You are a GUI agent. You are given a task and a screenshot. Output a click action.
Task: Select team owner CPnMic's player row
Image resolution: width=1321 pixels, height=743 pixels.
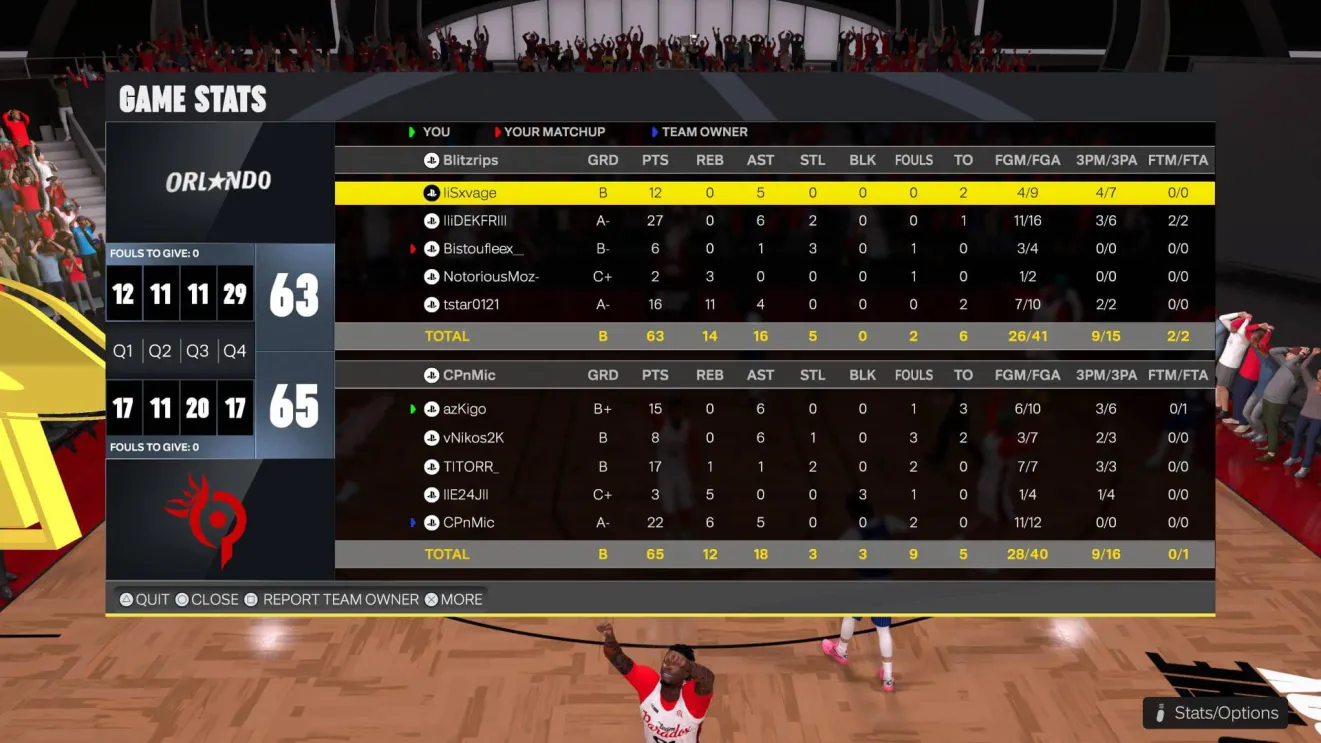click(x=469, y=523)
